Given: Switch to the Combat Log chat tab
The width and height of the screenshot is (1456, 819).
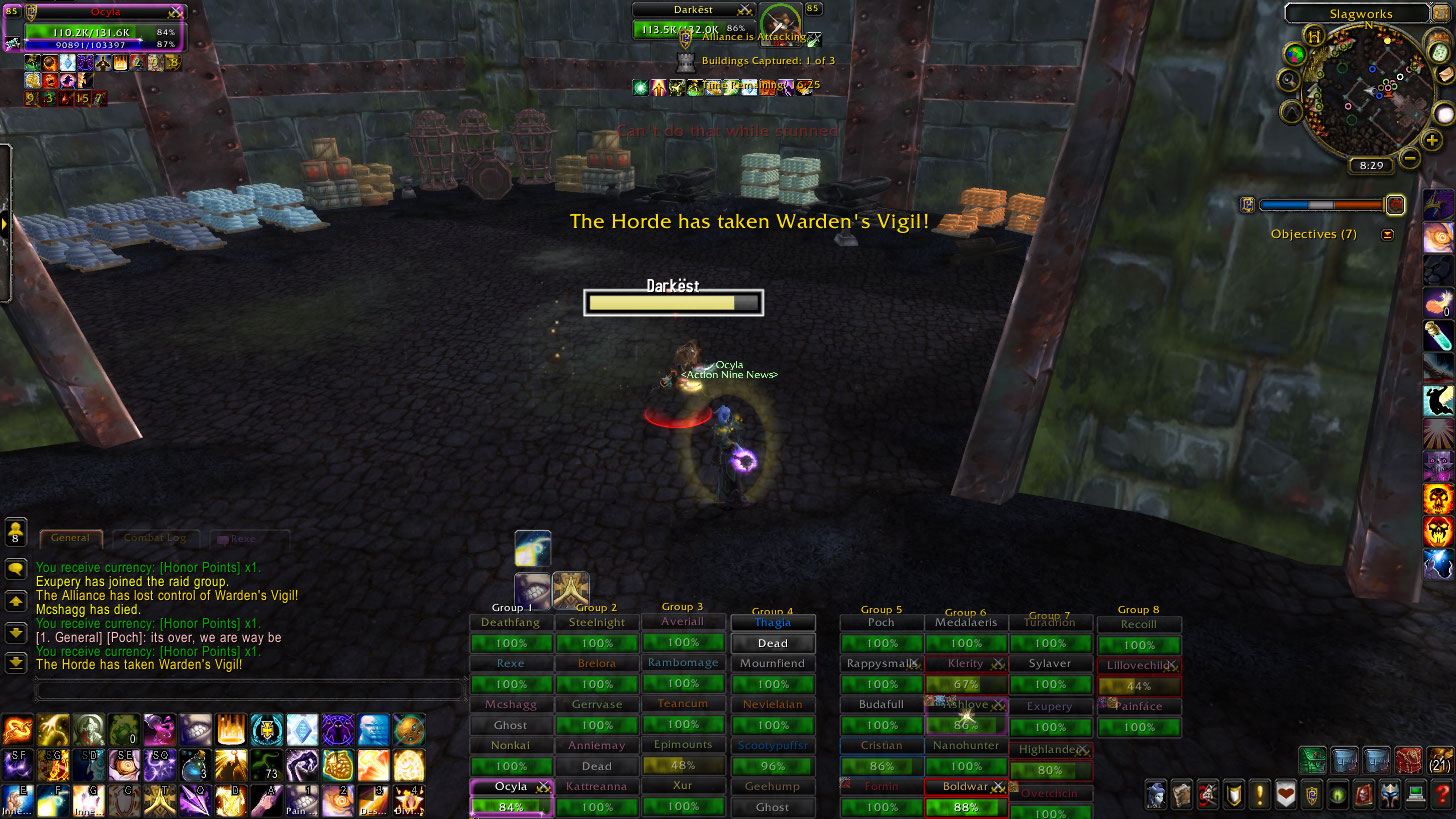Looking at the screenshot, I should coord(155,538).
